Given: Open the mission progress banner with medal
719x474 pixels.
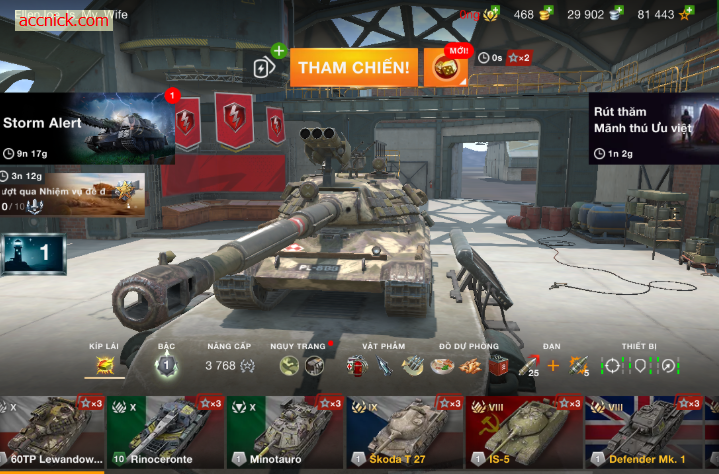Looking at the screenshot, I should click(x=73, y=193).
